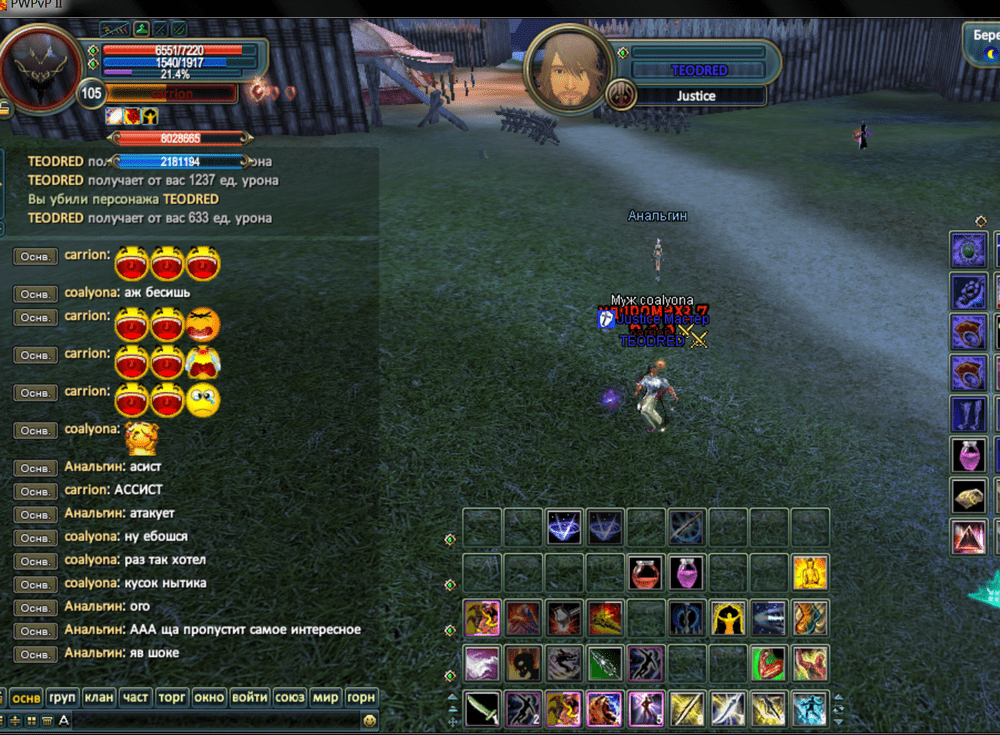Switch to the груп chat tab
The width and height of the screenshot is (1000, 735).
pyautogui.click(x=62, y=697)
